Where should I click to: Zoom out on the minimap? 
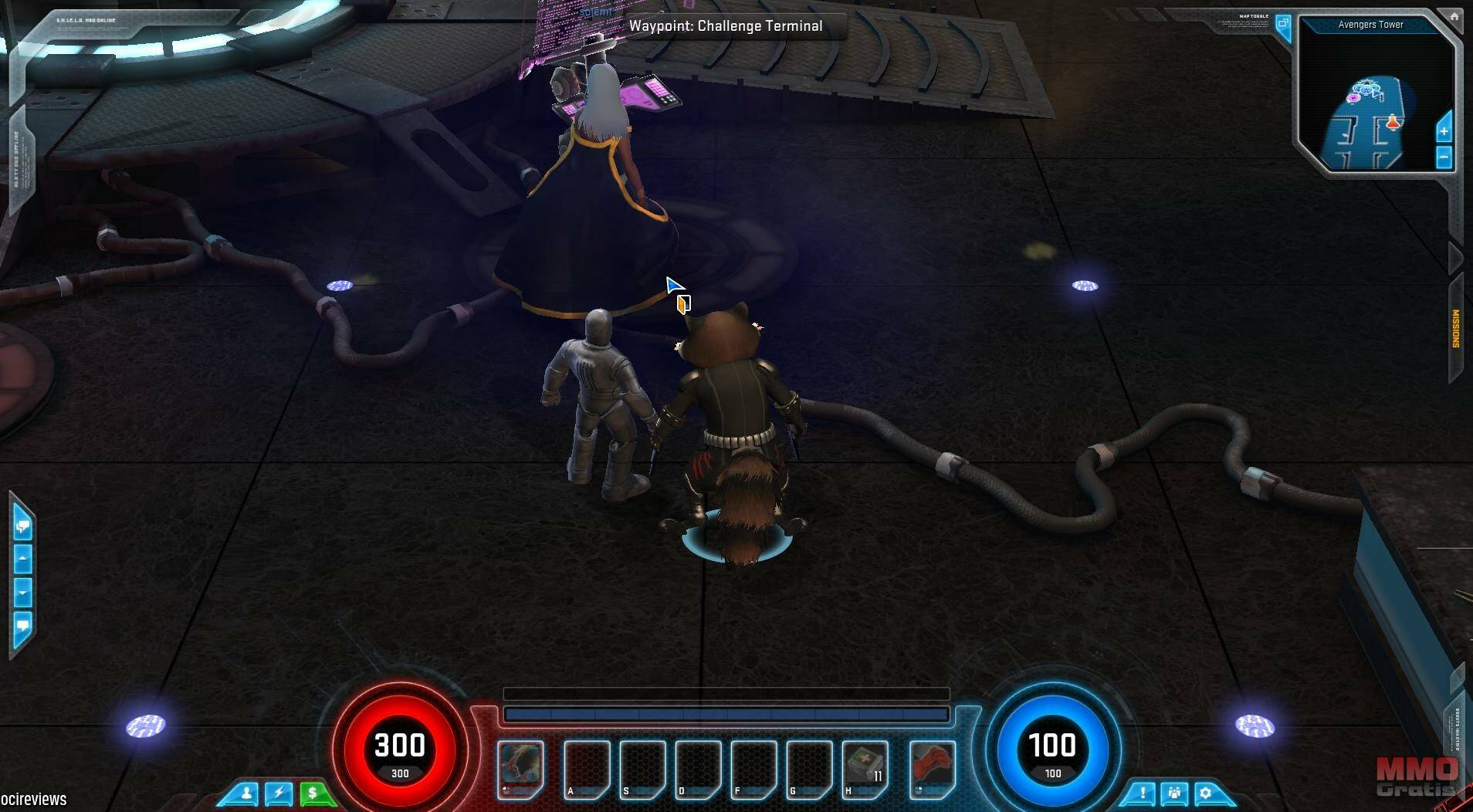point(1444,158)
